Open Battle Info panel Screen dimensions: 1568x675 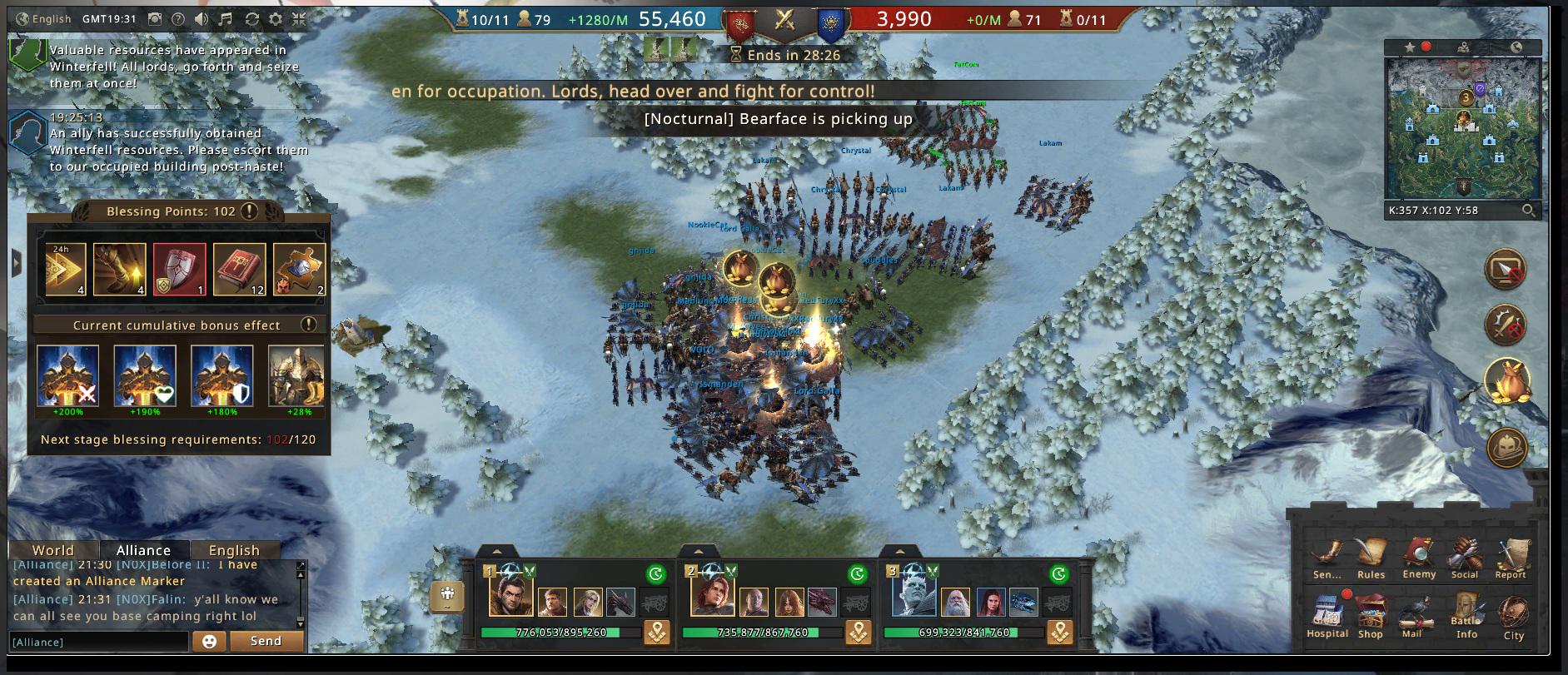1466,616
